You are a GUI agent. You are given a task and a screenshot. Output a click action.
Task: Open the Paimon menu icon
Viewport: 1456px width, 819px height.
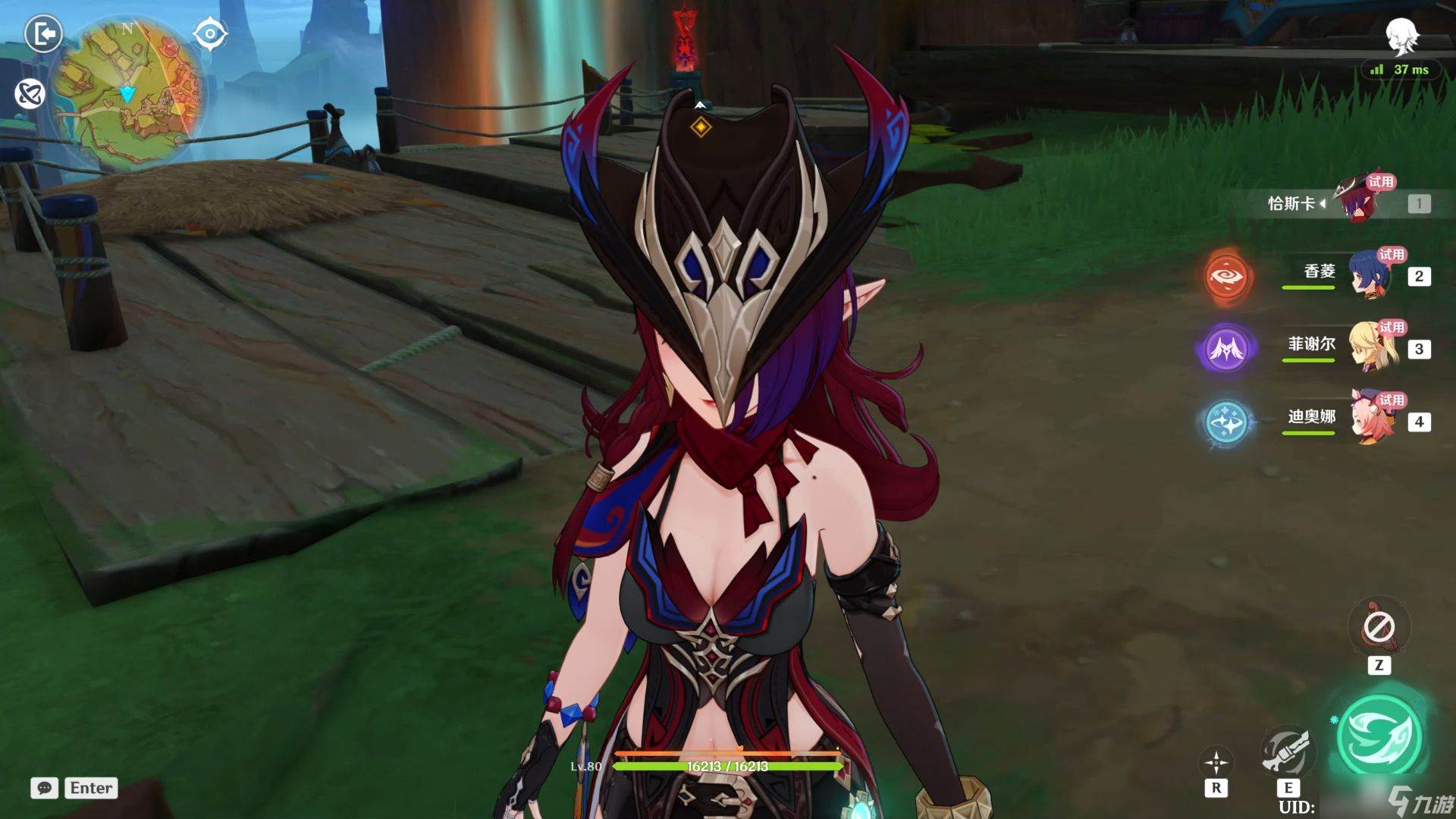coord(1401,36)
